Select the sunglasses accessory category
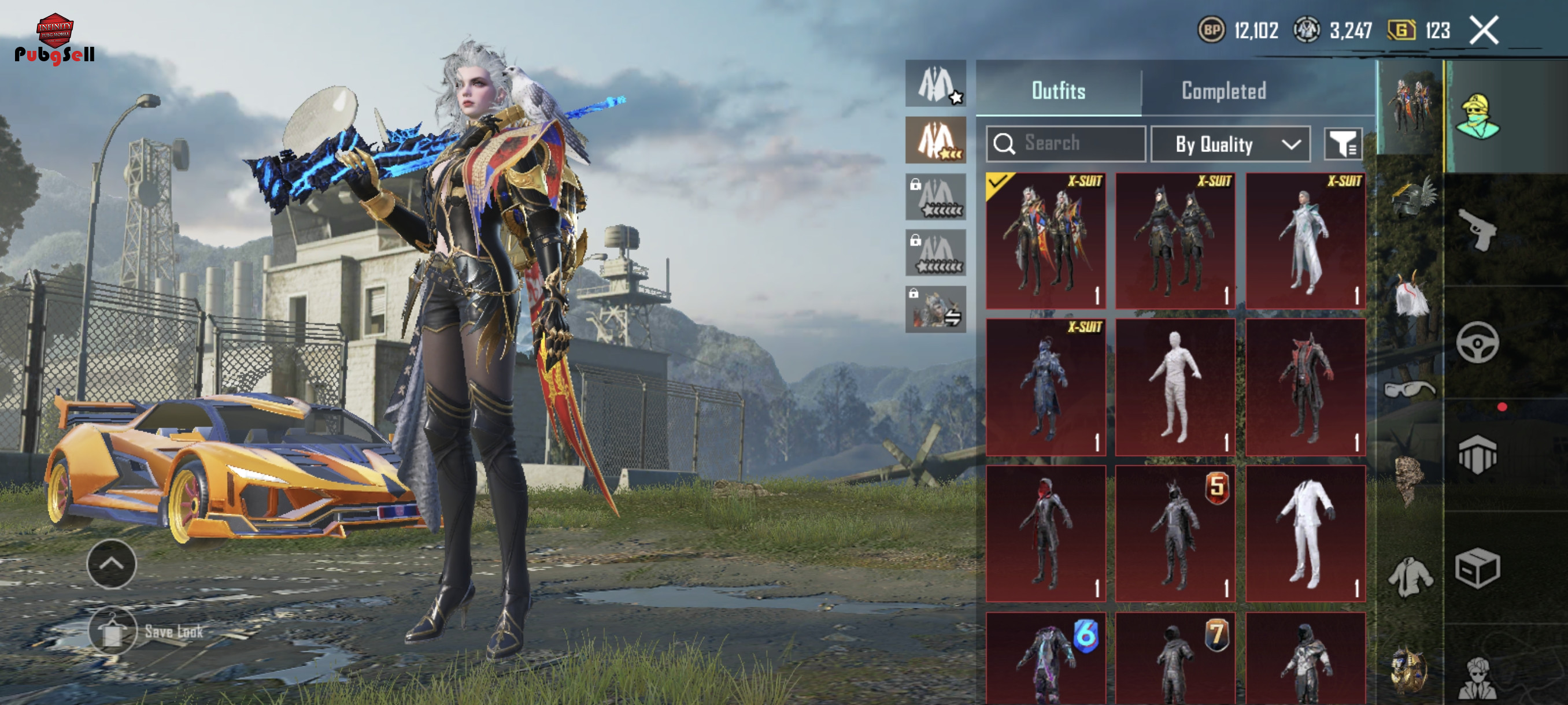The height and width of the screenshot is (705, 1568). pos(1409,388)
